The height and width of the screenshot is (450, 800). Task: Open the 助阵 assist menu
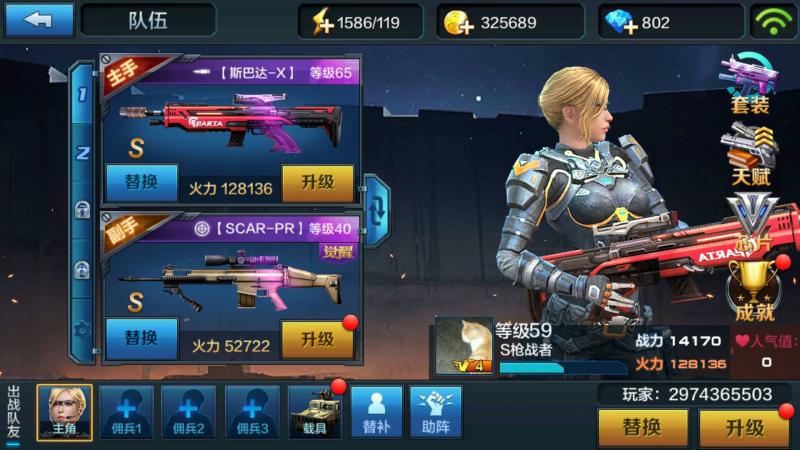click(x=435, y=412)
